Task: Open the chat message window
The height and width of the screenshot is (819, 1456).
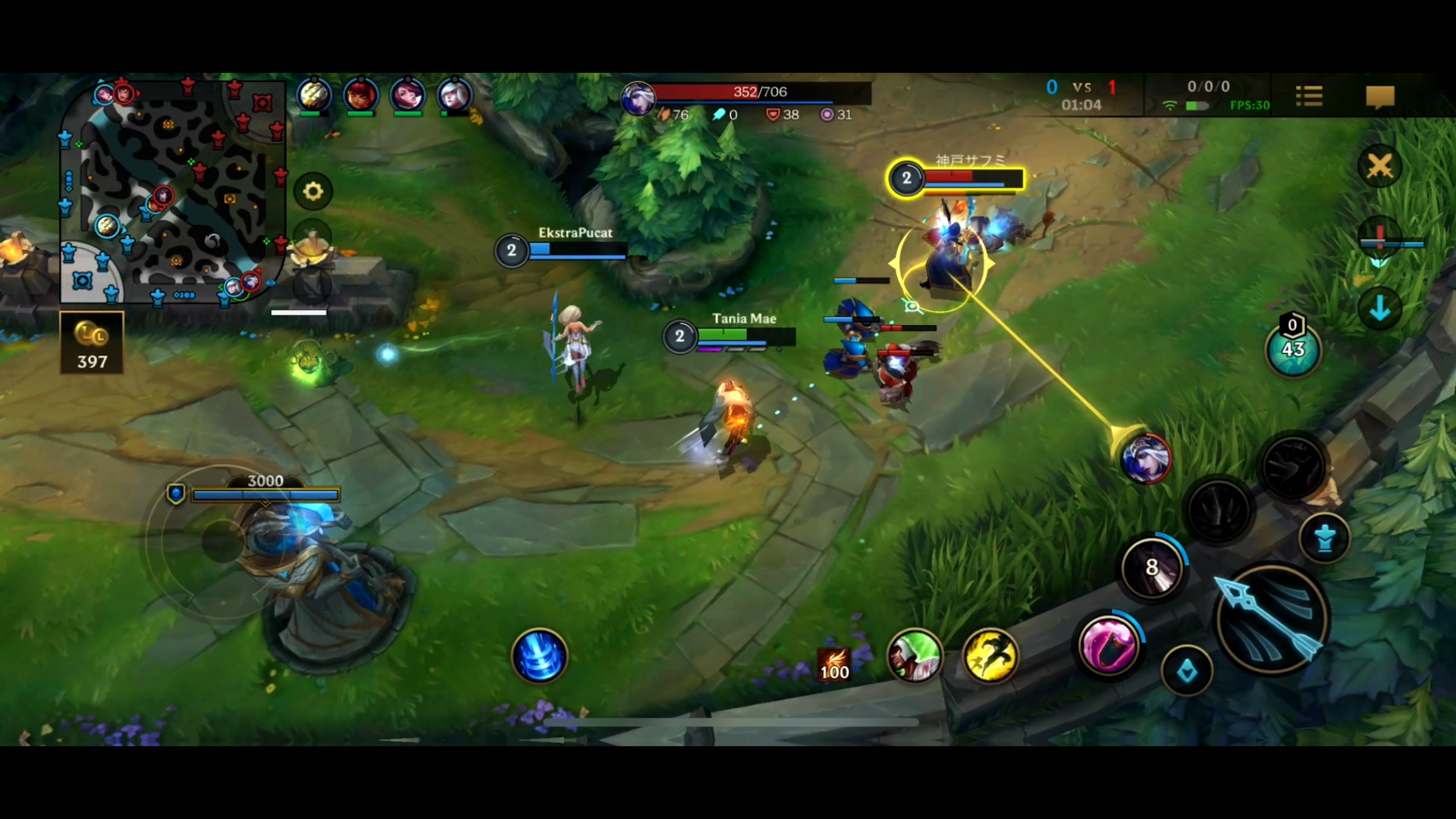Action: 1380,96
